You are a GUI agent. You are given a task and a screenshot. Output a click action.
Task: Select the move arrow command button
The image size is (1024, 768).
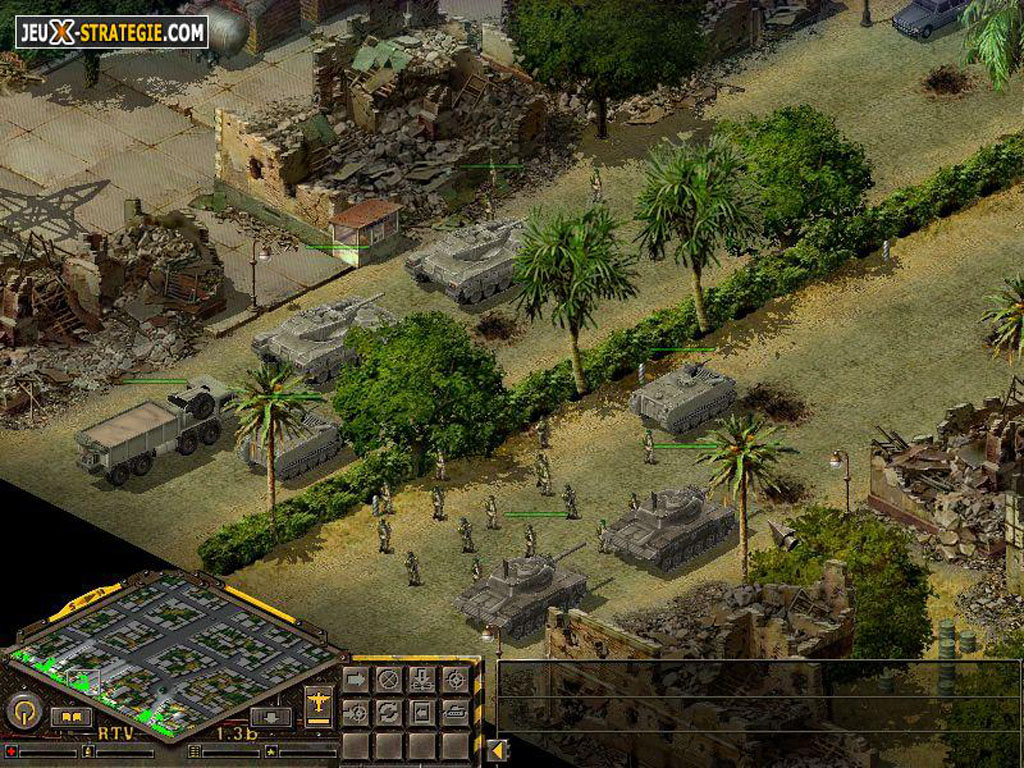(356, 680)
